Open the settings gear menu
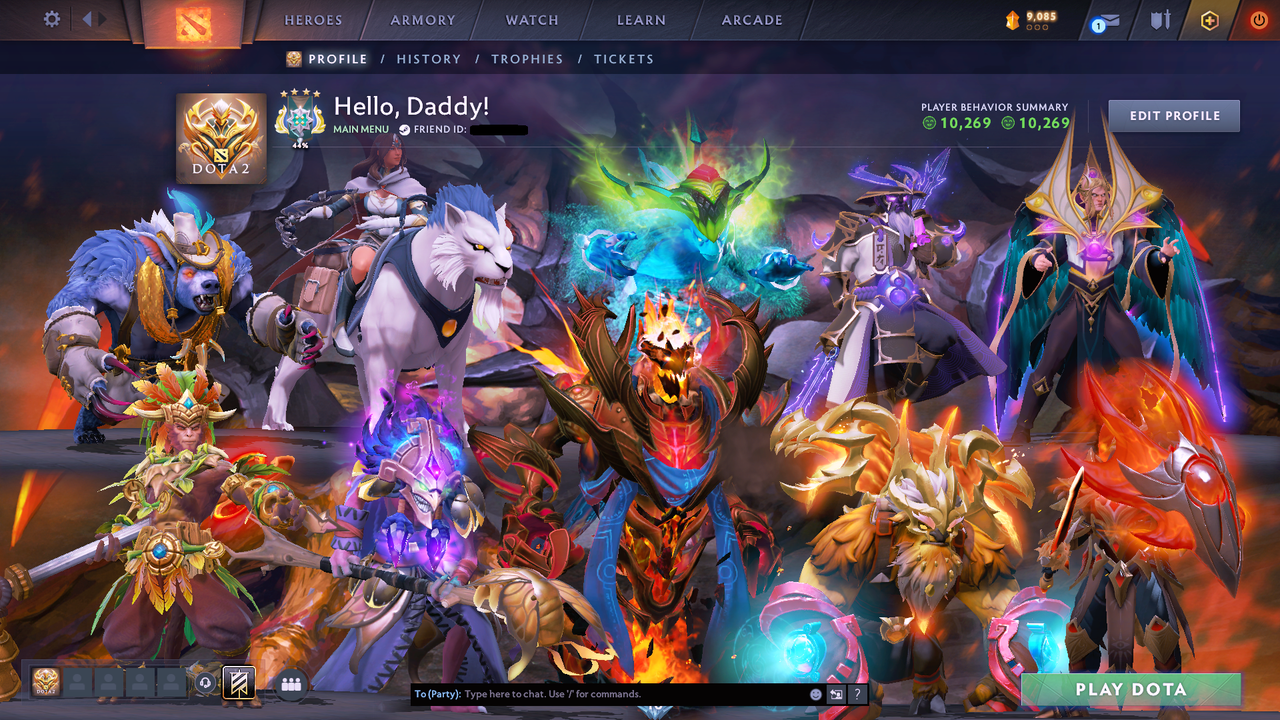The height and width of the screenshot is (720, 1280). coord(51,18)
